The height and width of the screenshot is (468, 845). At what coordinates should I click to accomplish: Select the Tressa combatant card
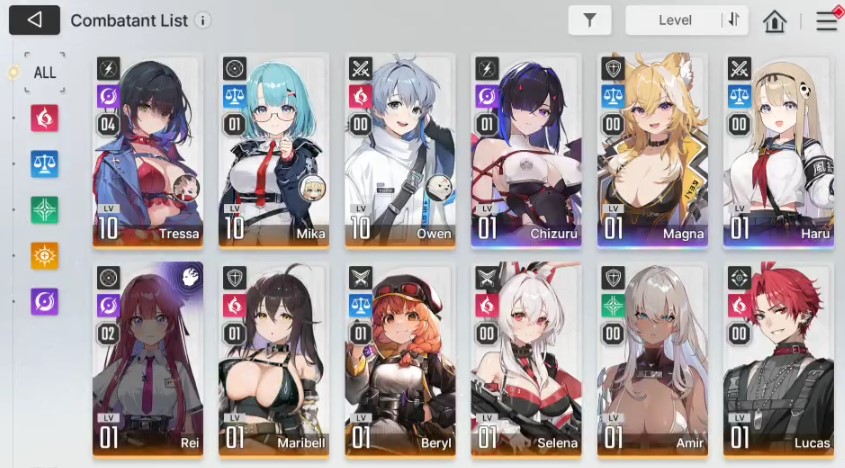click(148, 150)
